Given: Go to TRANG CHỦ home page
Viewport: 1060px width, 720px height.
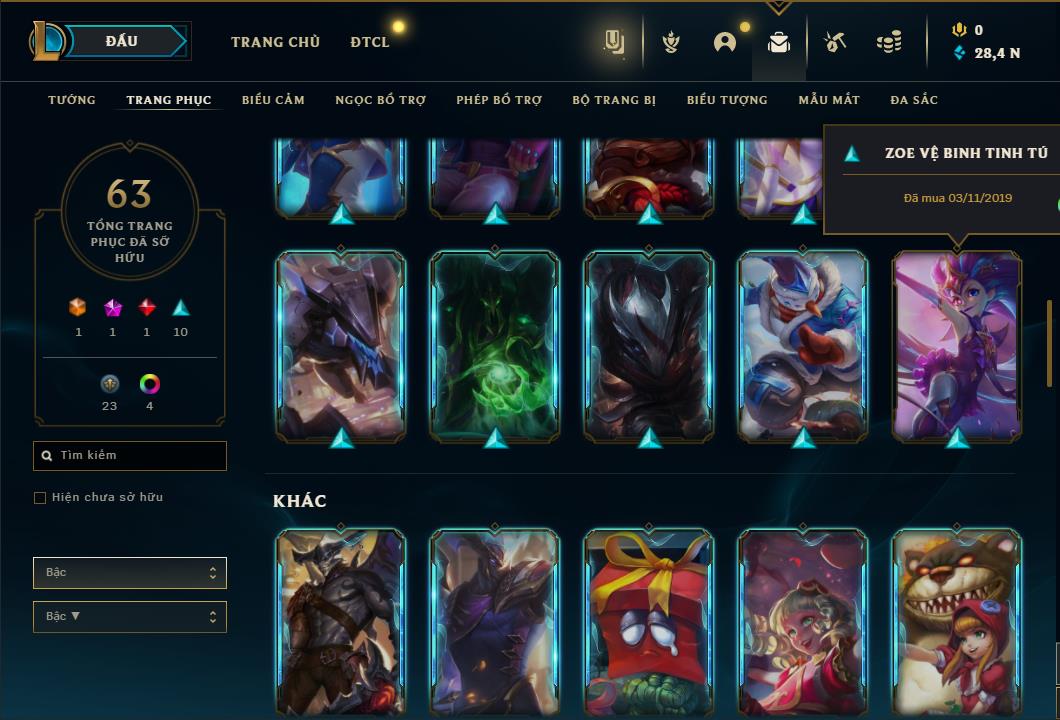Looking at the screenshot, I should tap(275, 42).
